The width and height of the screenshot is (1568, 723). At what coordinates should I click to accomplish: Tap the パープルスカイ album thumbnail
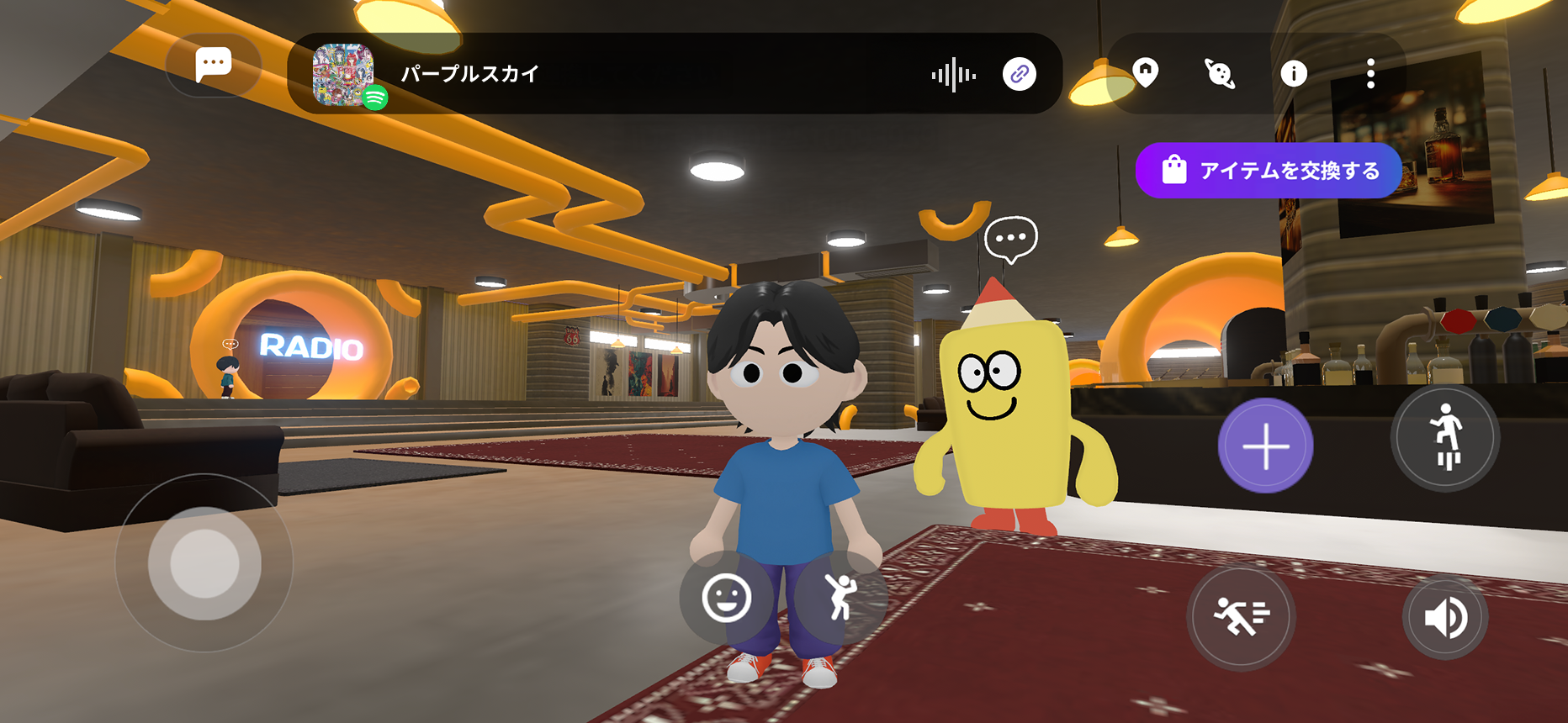pyautogui.click(x=343, y=74)
